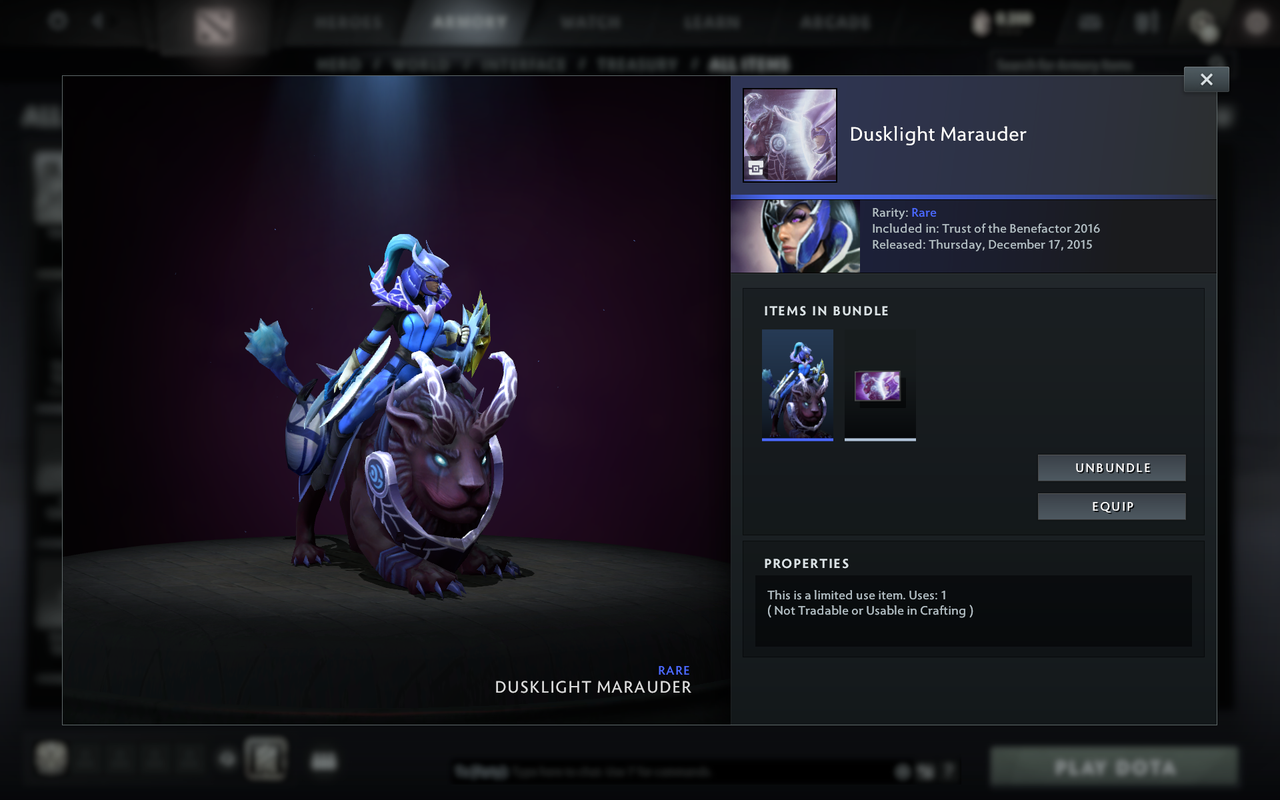Screen dimensions: 1280x800
Task: Open the friends list icon in the top bar
Action: [1146, 22]
